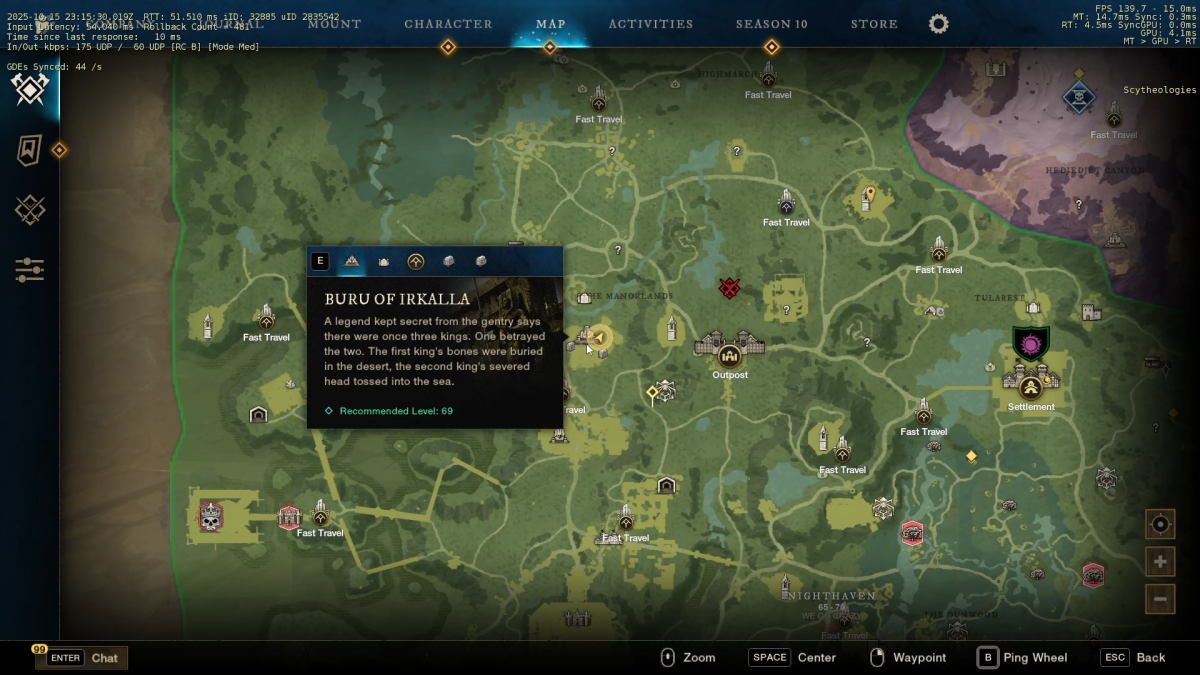1200x675 pixels.
Task: Select the Map tab
Action: pos(550,24)
